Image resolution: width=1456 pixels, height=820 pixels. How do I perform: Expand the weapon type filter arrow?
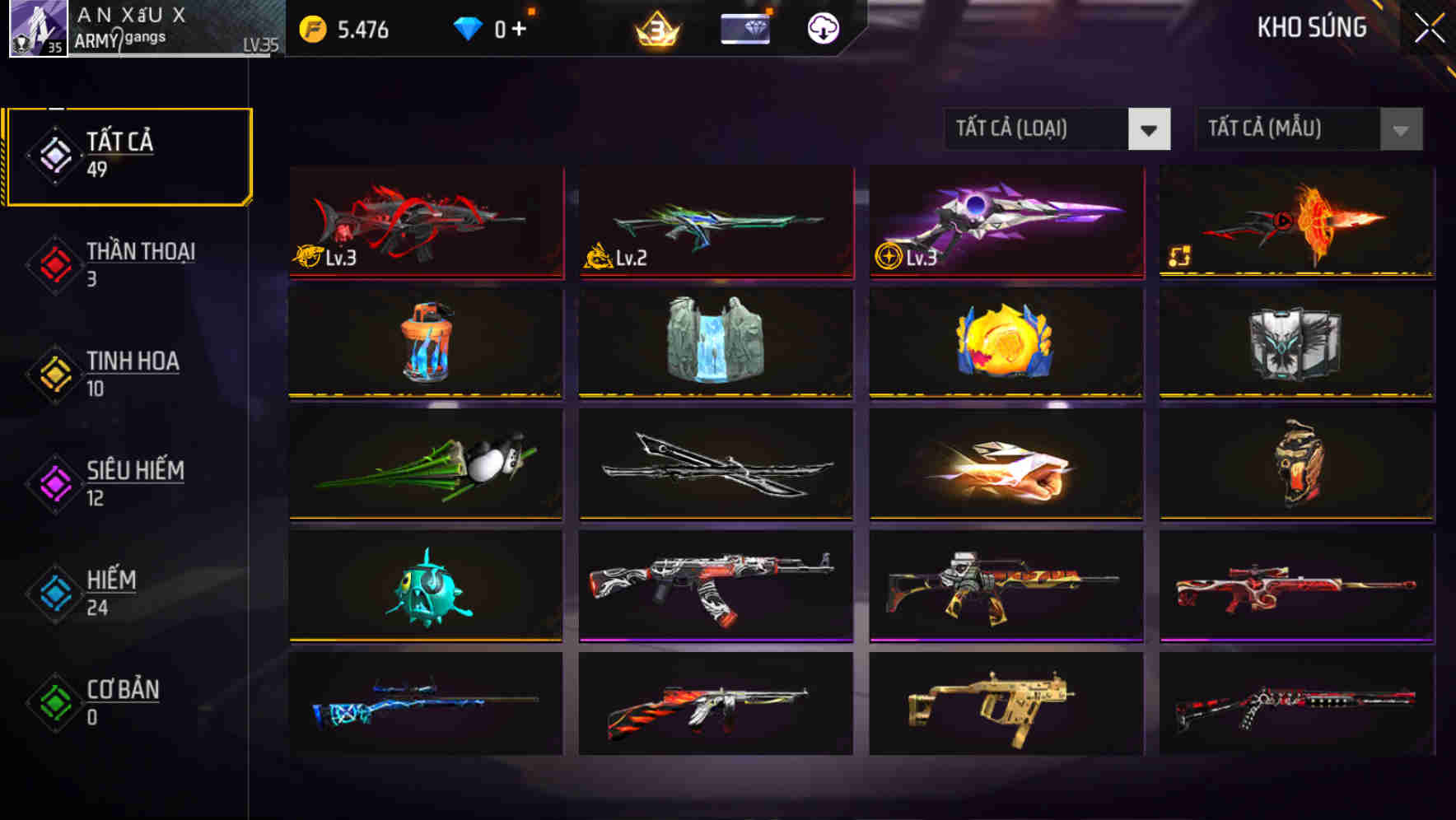point(1150,129)
